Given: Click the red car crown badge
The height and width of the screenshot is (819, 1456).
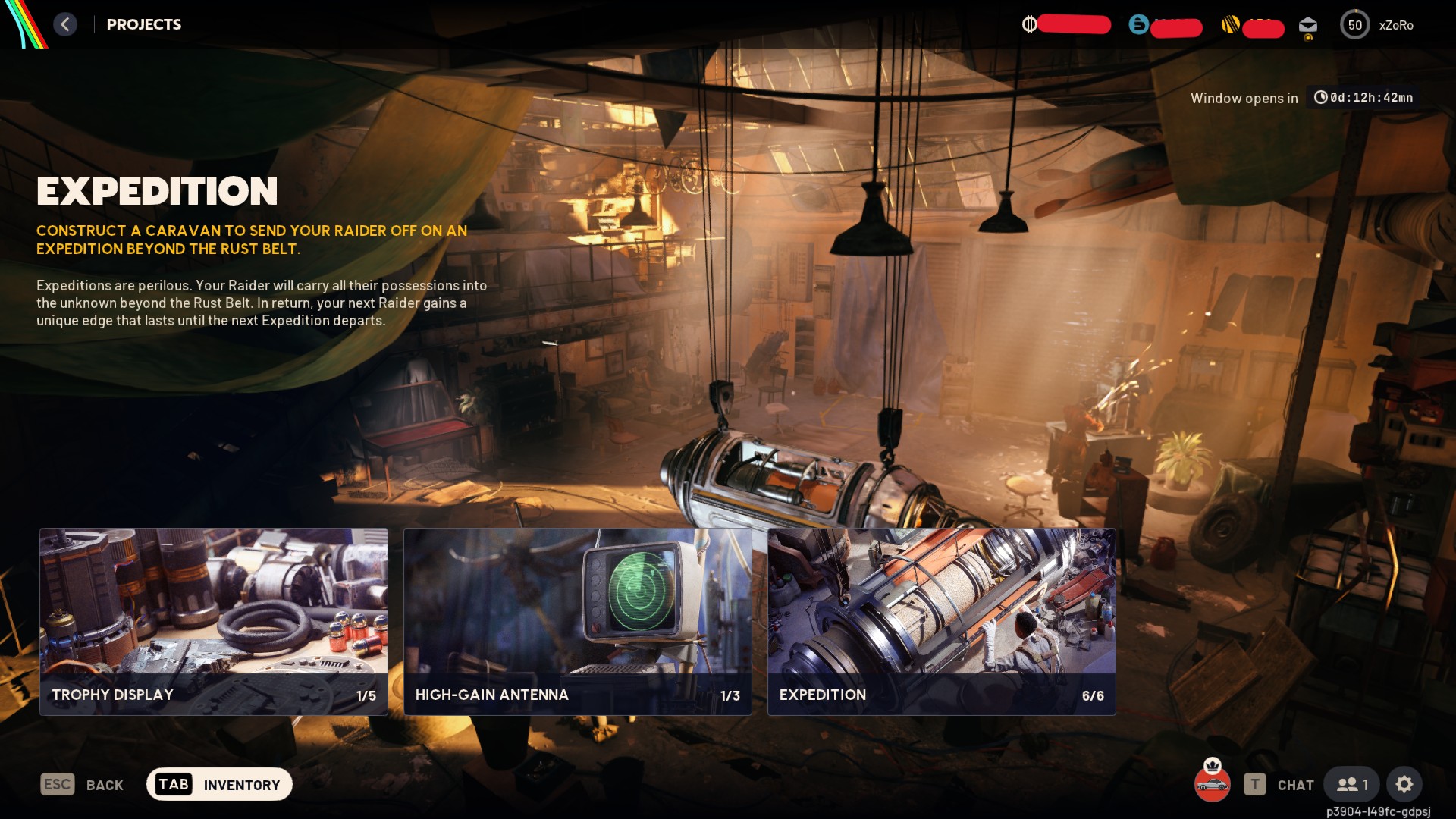Looking at the screenshot, I should coord(1212,781).
